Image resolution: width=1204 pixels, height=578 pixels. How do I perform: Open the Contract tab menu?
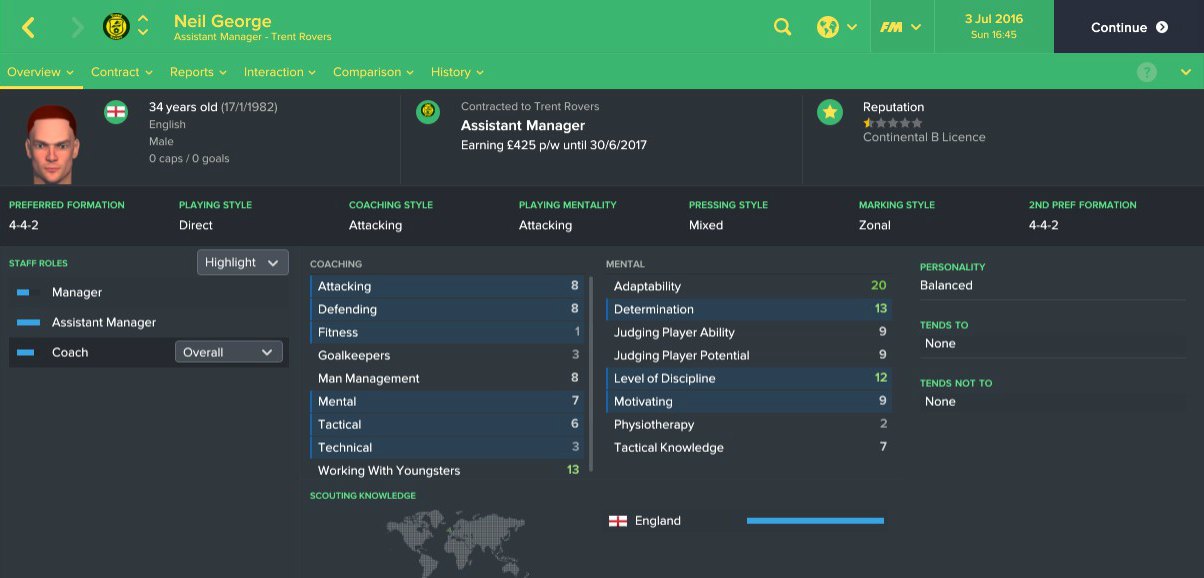[x=121, y=72]
